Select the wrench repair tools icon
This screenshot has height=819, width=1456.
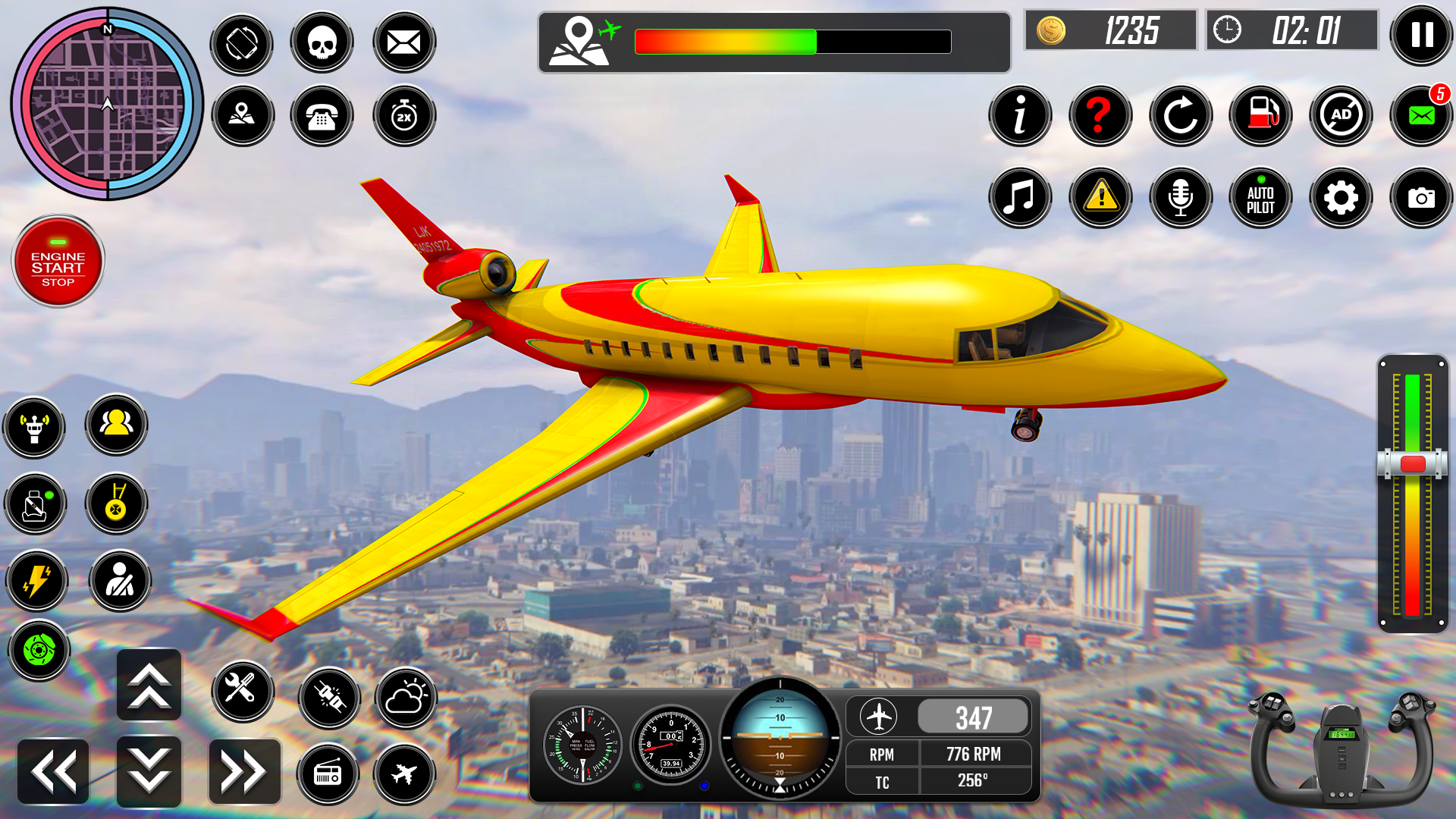[x=243, y=693]
